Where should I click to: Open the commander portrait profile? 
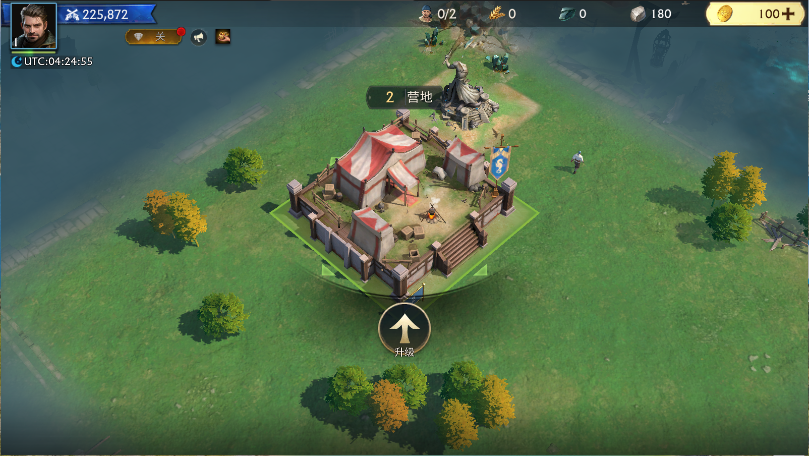tap(33, 25)
